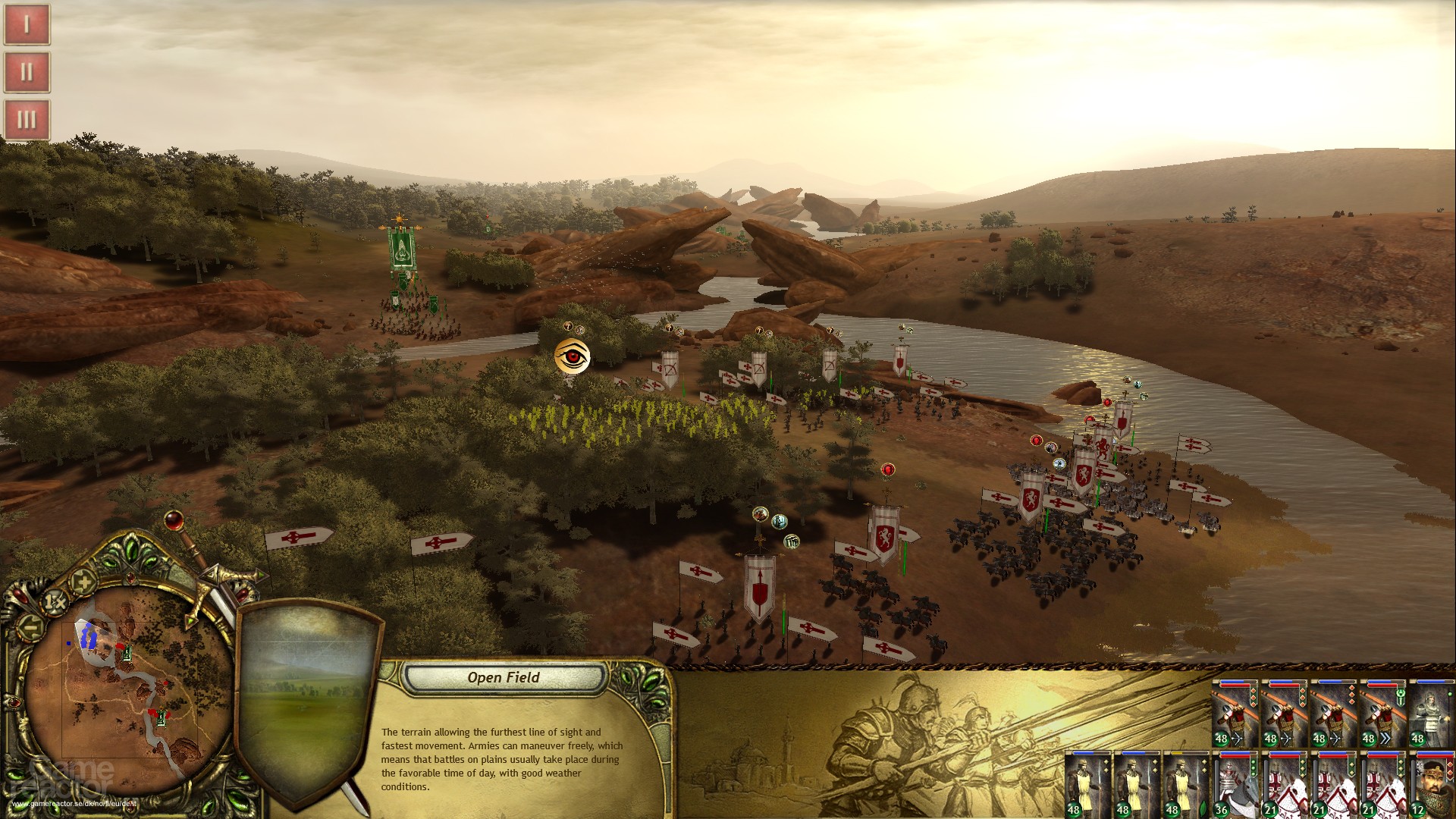Viewport: 1456px width, 819px height.
Task: Toggle the 1x game speed button
Action: pyautogui.click(x=55, y=601)
